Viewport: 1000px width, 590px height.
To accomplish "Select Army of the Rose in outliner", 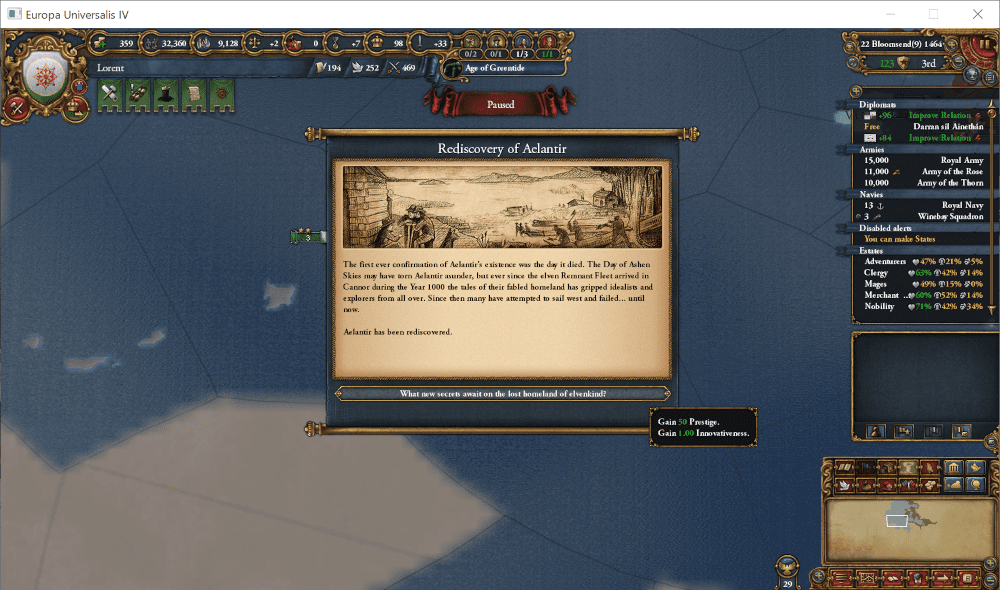I will (x=923, y=172).
